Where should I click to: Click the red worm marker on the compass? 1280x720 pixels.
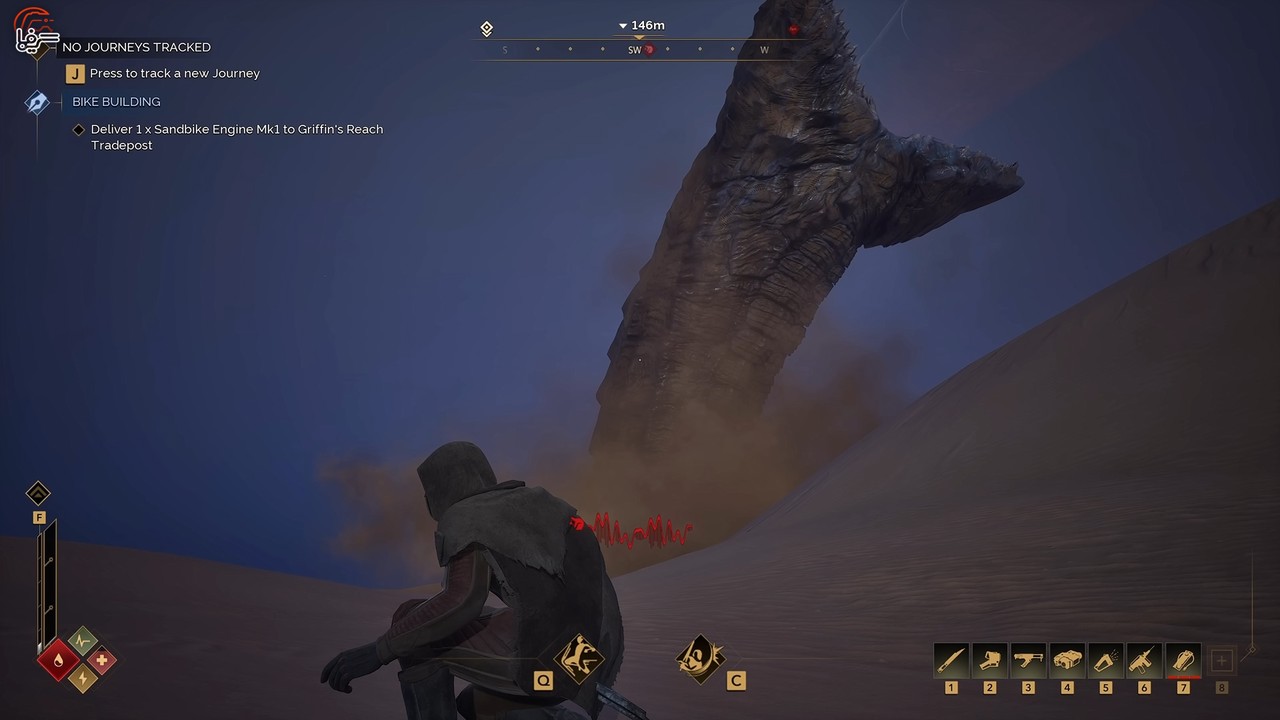649,50
